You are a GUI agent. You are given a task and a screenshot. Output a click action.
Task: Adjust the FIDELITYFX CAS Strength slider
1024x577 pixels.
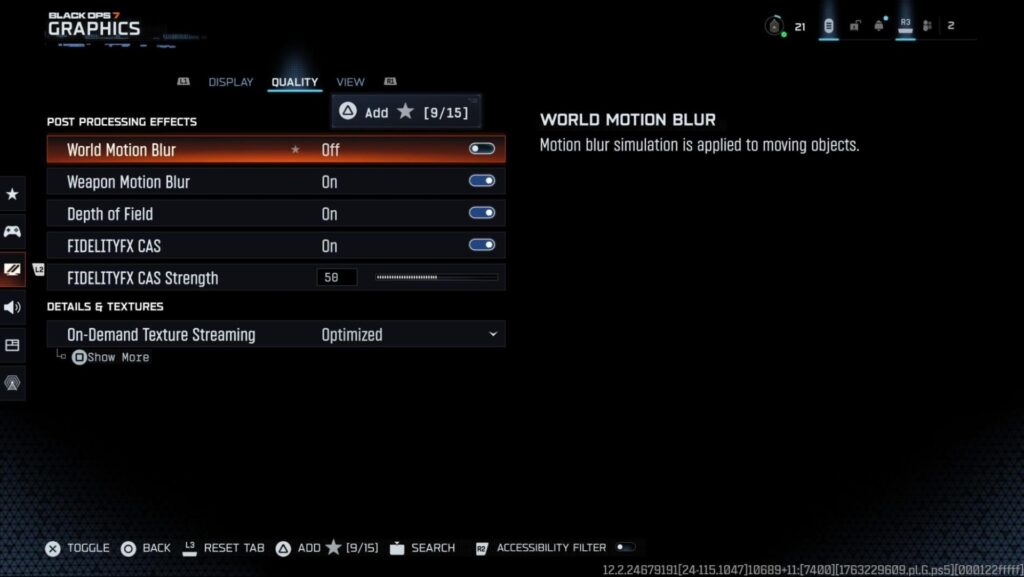coord(436,277)
